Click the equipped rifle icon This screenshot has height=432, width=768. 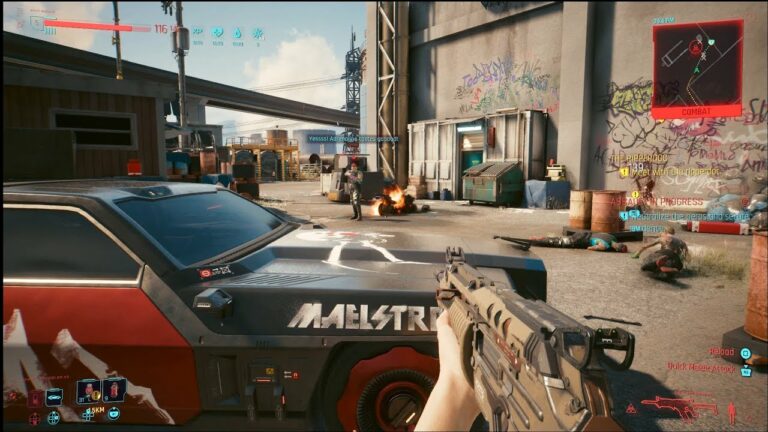(x=678, y=405)
